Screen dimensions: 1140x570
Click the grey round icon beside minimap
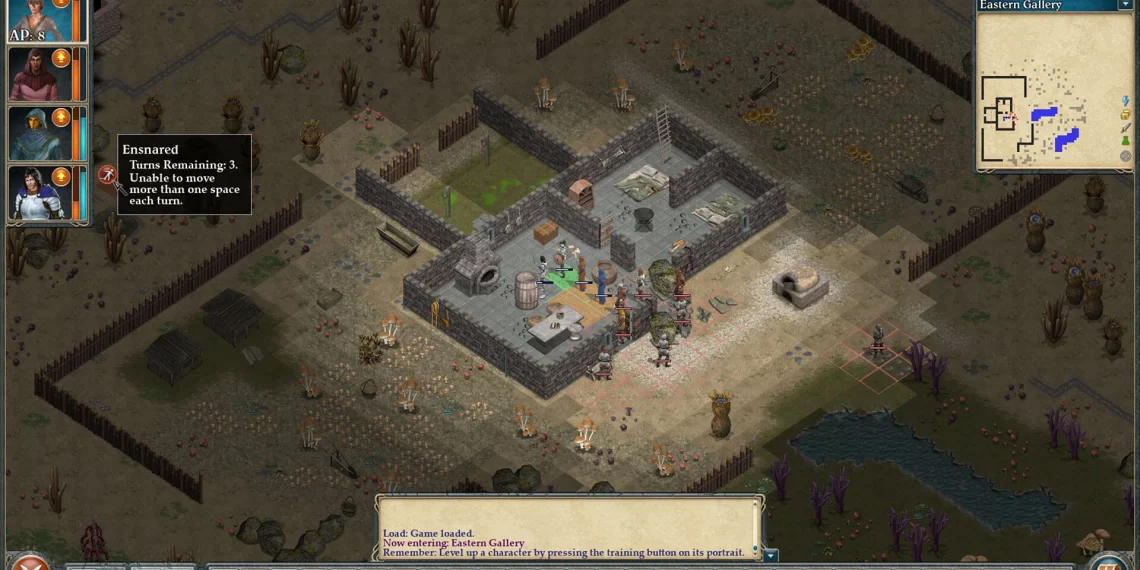[1126, 156]
